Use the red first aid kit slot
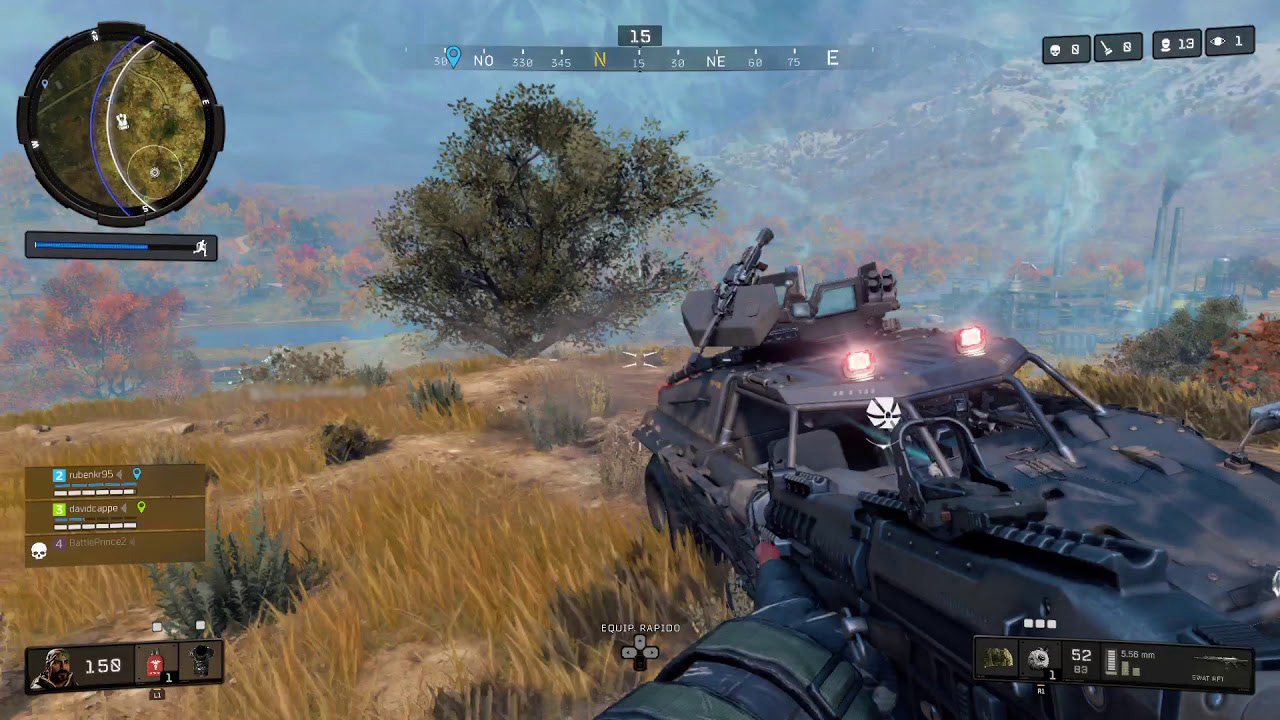 pos(155,665)
